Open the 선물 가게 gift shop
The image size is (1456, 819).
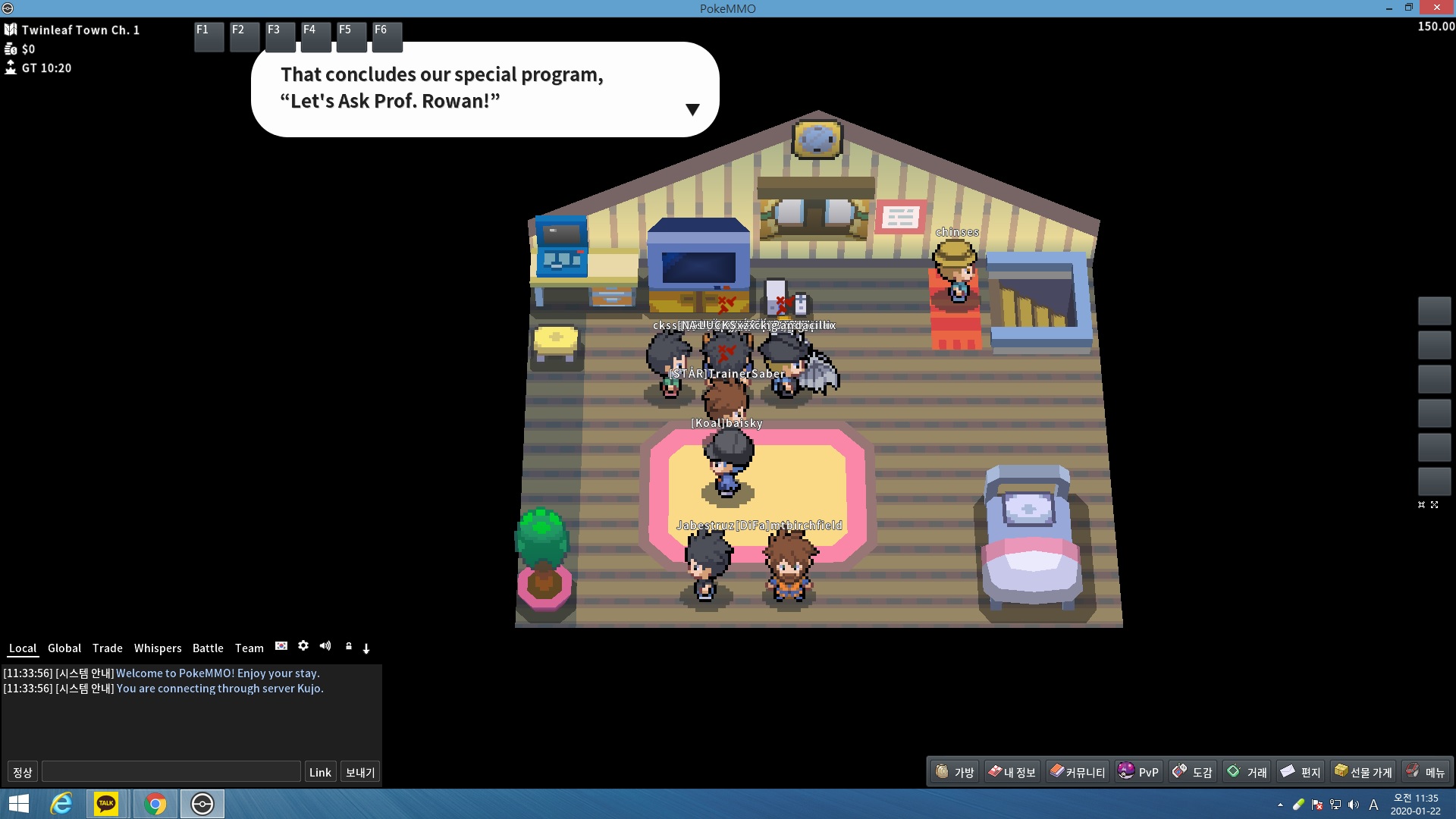coord(1363,772)
